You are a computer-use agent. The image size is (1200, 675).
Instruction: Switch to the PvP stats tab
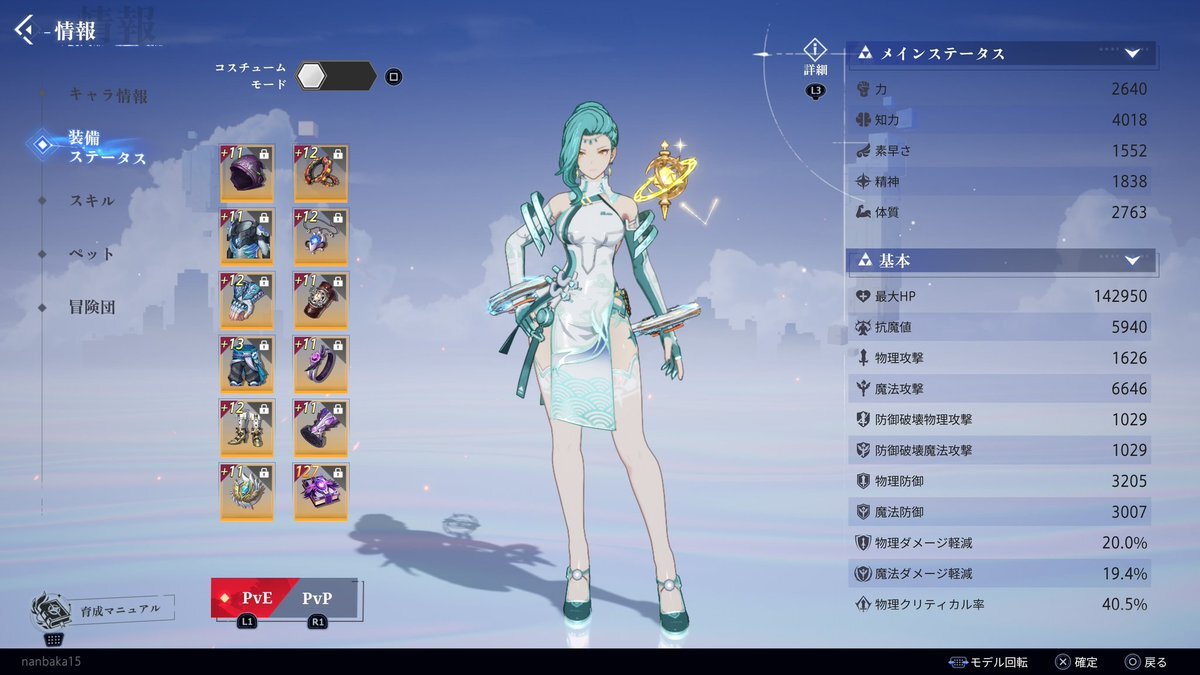[316, 599]
